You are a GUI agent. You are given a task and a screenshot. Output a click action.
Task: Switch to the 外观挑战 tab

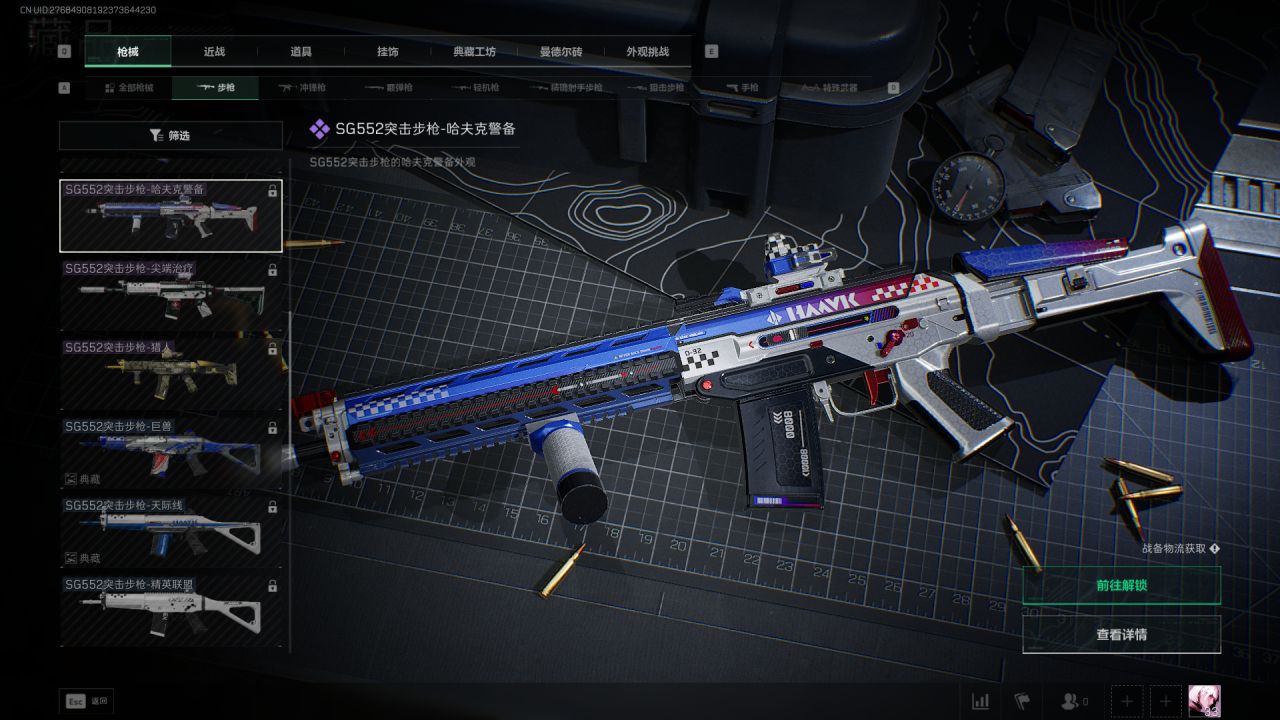(x=647, y=51)
